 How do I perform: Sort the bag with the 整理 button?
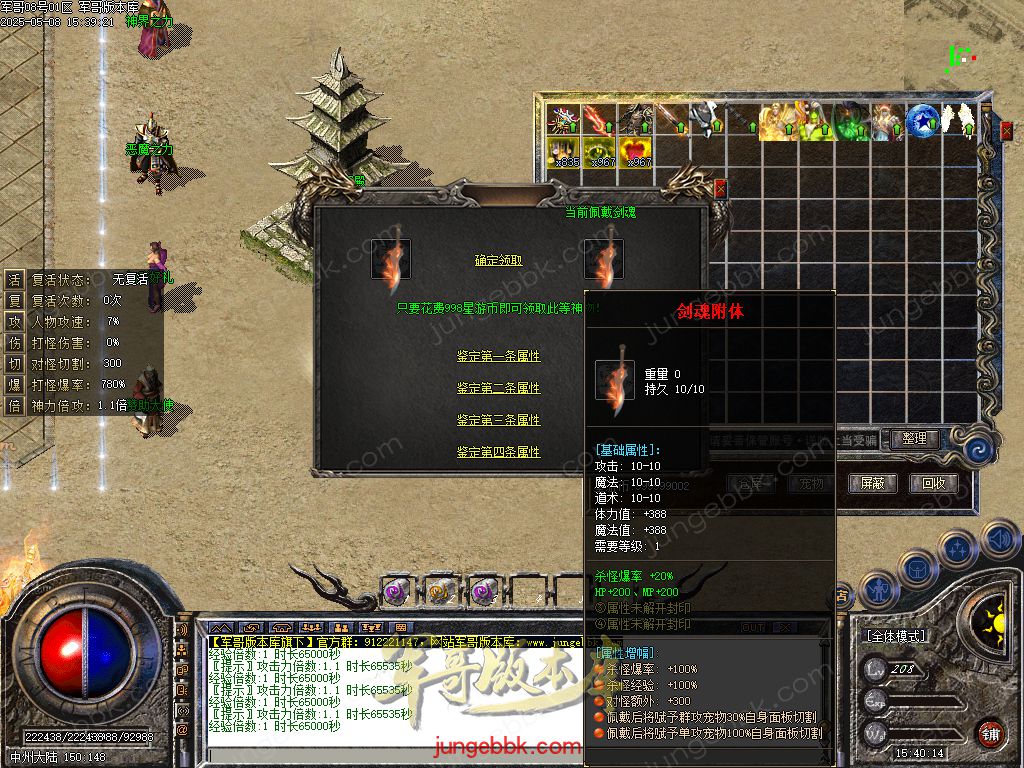913,438
